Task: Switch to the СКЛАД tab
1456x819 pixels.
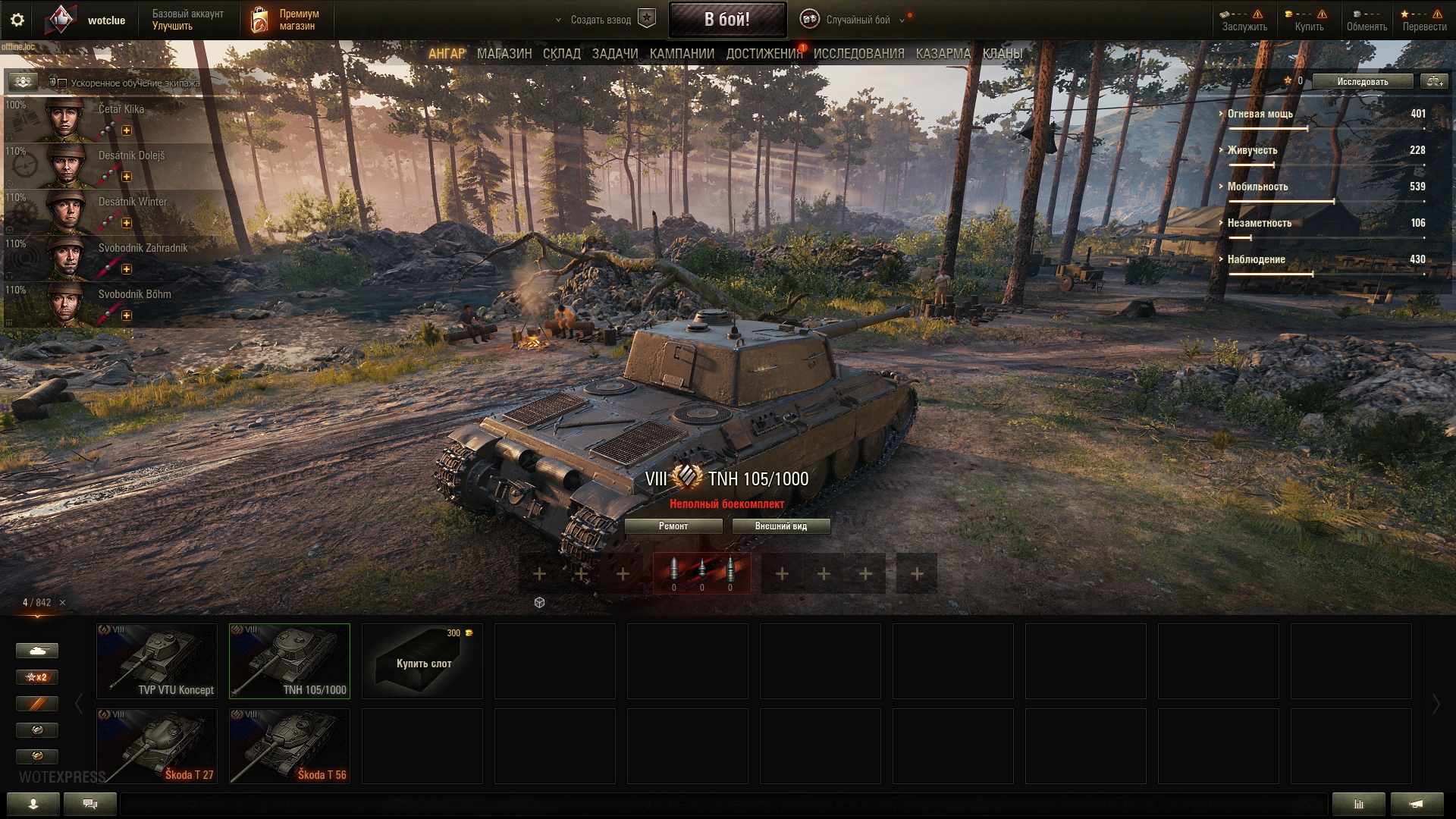Action: pos(561,54)
